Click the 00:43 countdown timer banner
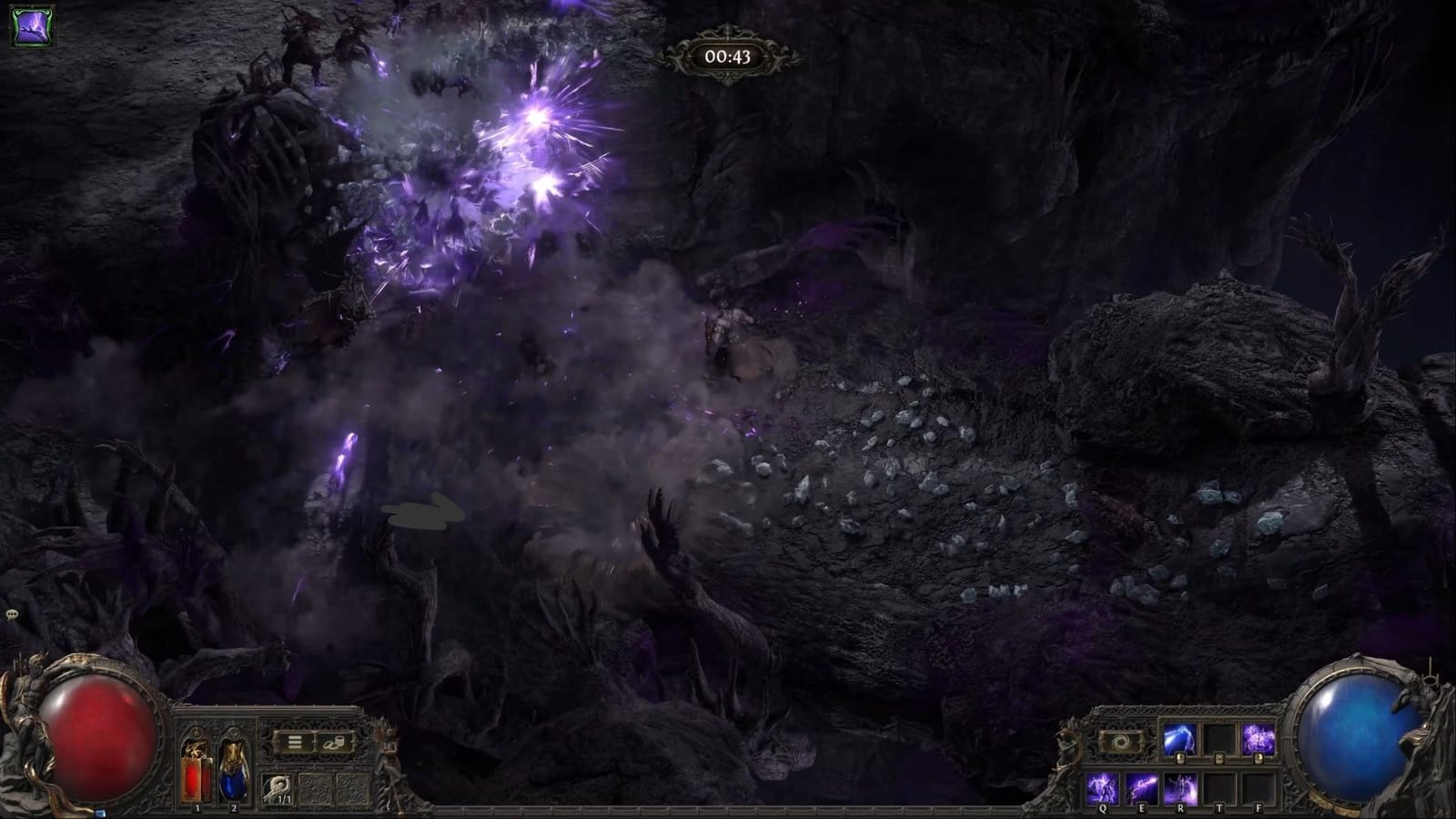Viewport: 1456px width, 819px height. click(x=727, y=56)
